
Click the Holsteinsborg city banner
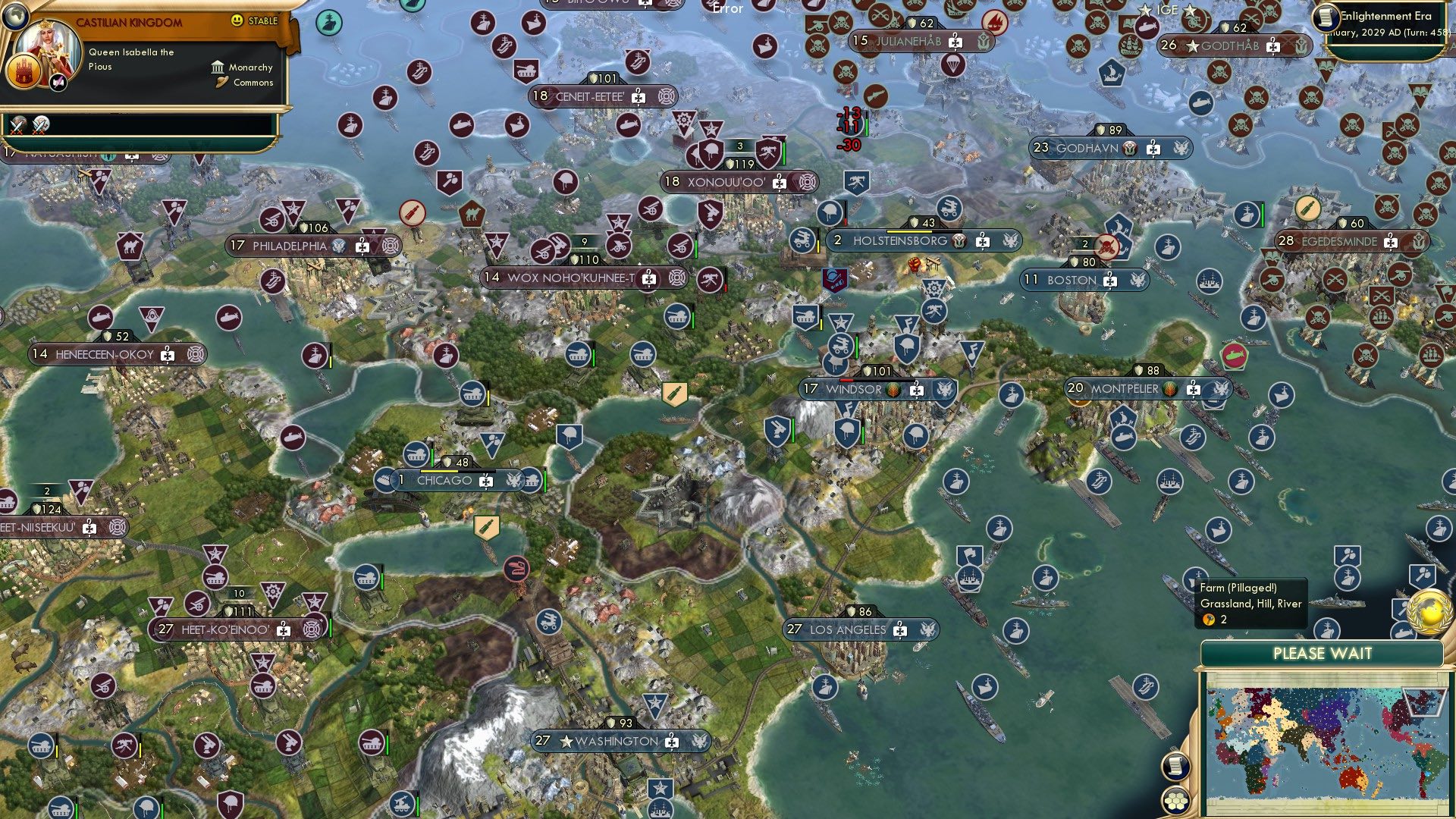[x=900, y=241]
